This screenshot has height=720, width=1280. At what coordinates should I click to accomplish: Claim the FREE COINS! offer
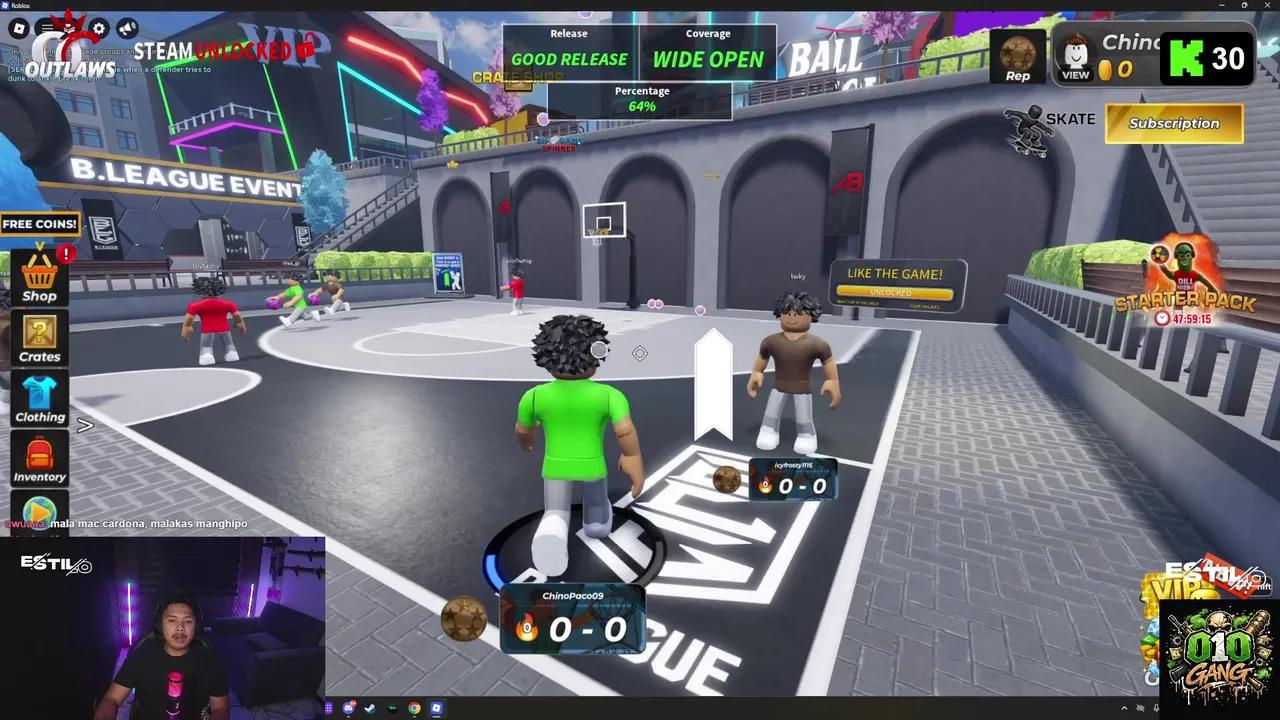pos(39,223)
